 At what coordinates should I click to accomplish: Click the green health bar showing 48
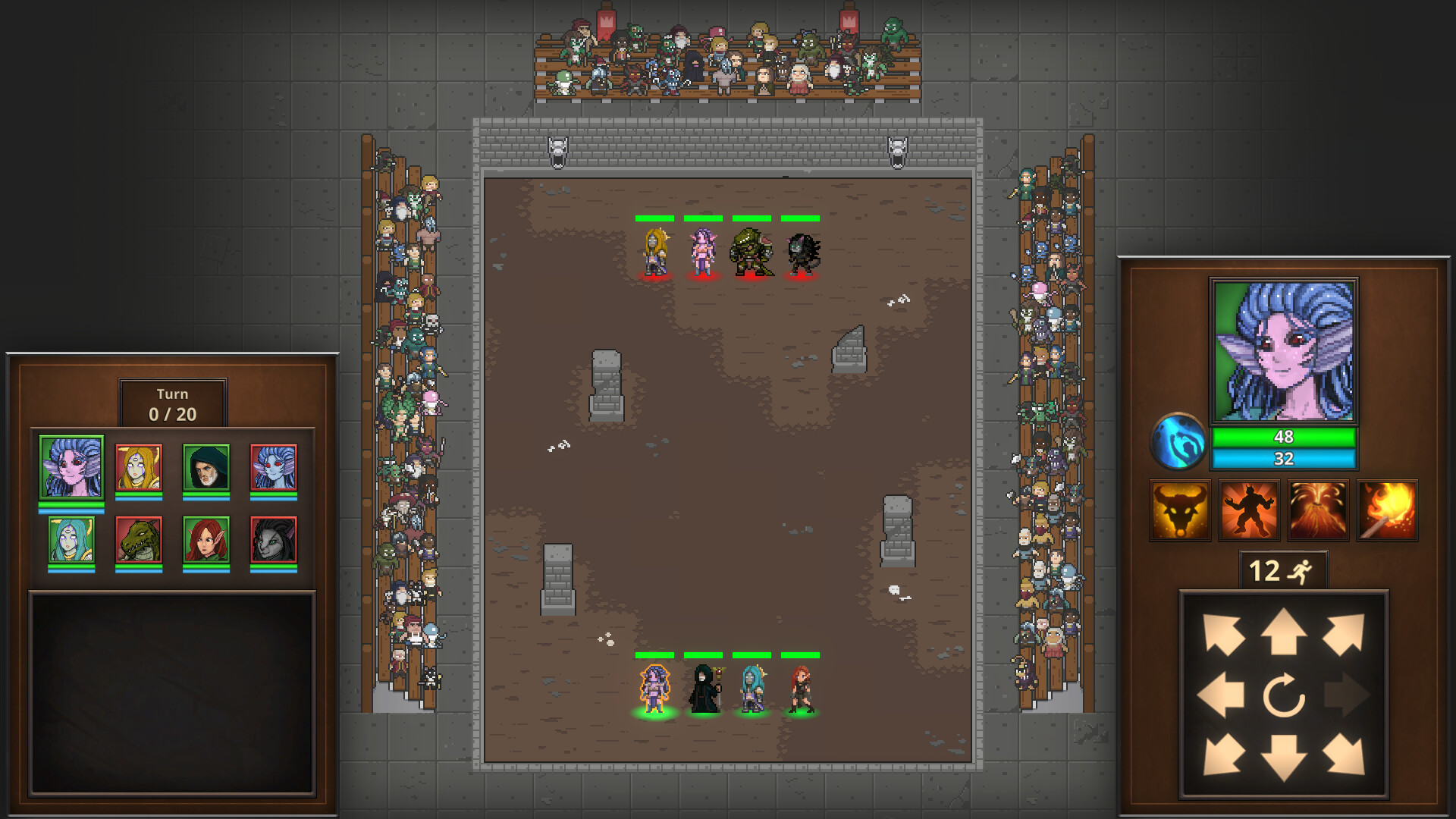pos(1285,438)
